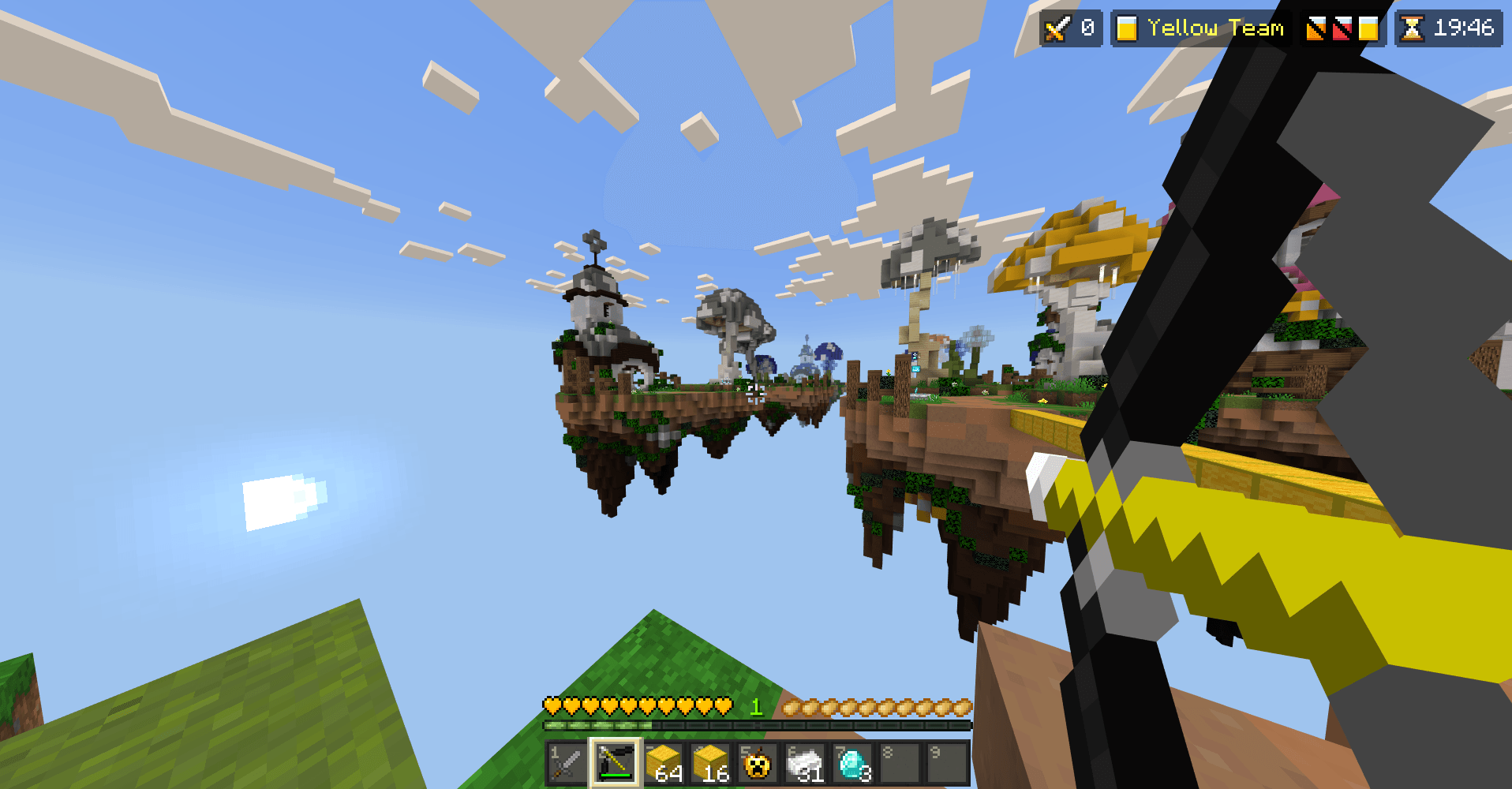Click the Yellow Team indicator square
The width and height of the screenshot is (1512, 789).
tap(1127, 28)
